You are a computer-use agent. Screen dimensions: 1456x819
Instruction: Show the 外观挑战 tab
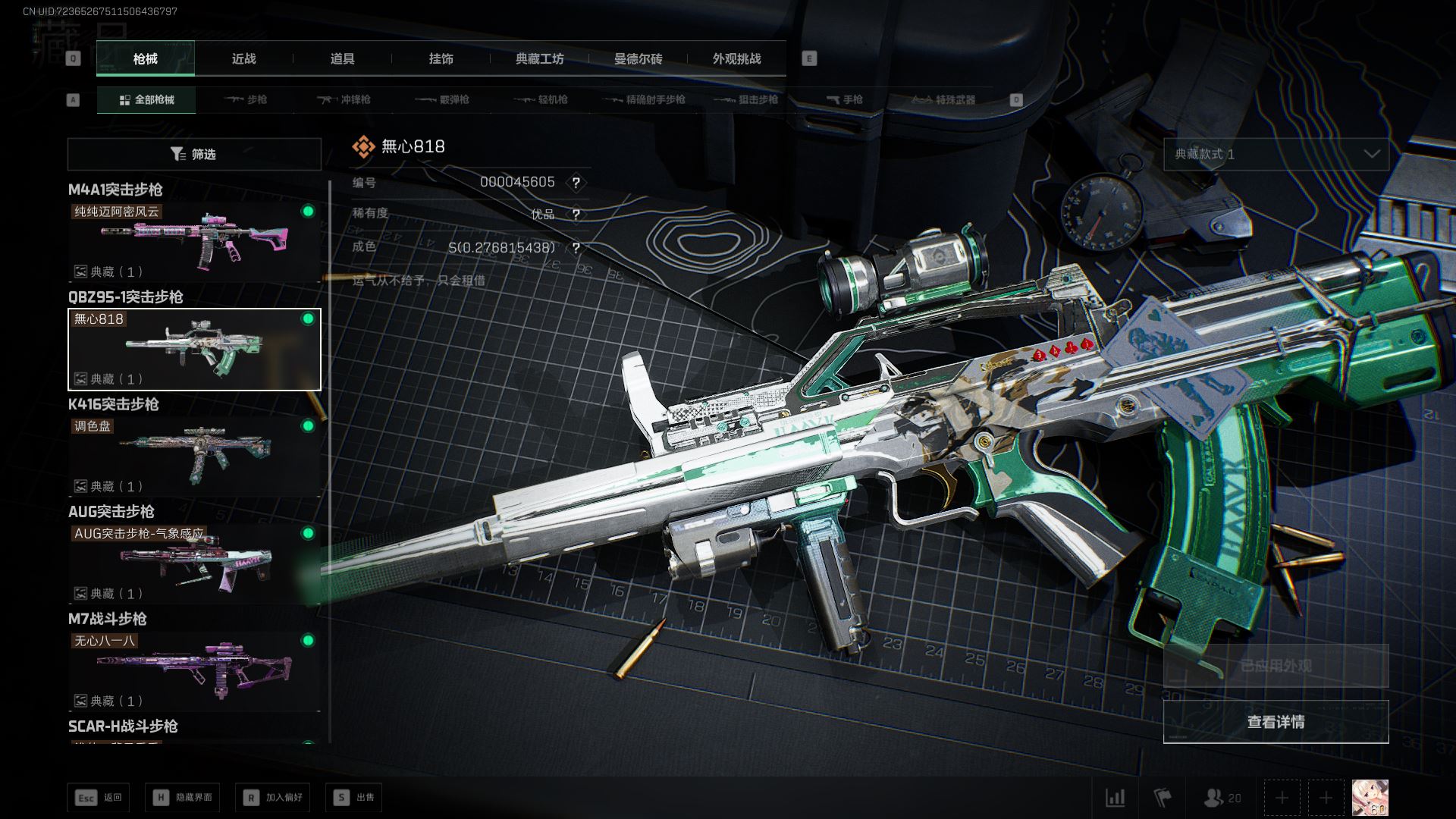(x=736, y=59)
